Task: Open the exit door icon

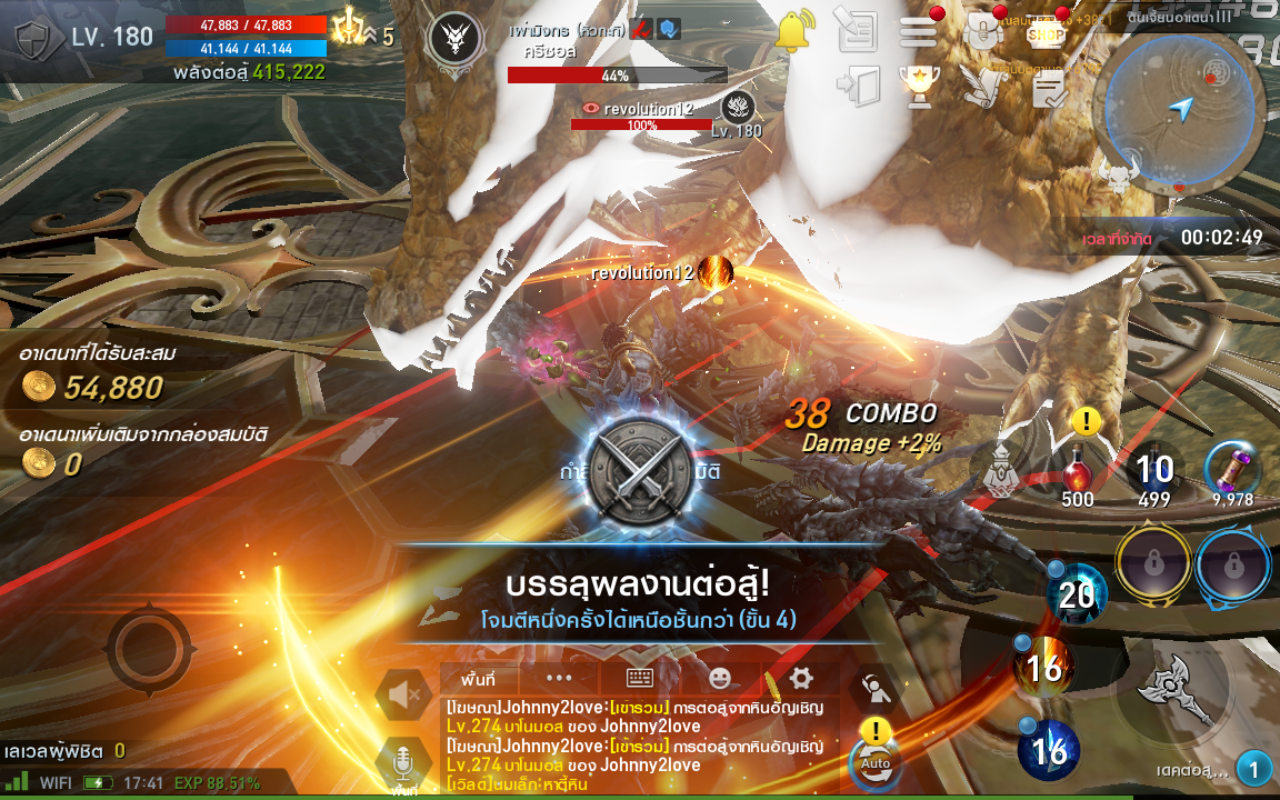Action: tap(858, 85)
